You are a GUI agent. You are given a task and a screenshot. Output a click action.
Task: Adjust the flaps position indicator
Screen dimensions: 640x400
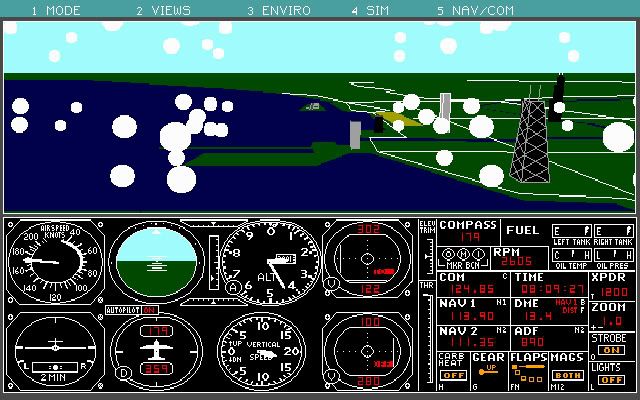[527, 372]
